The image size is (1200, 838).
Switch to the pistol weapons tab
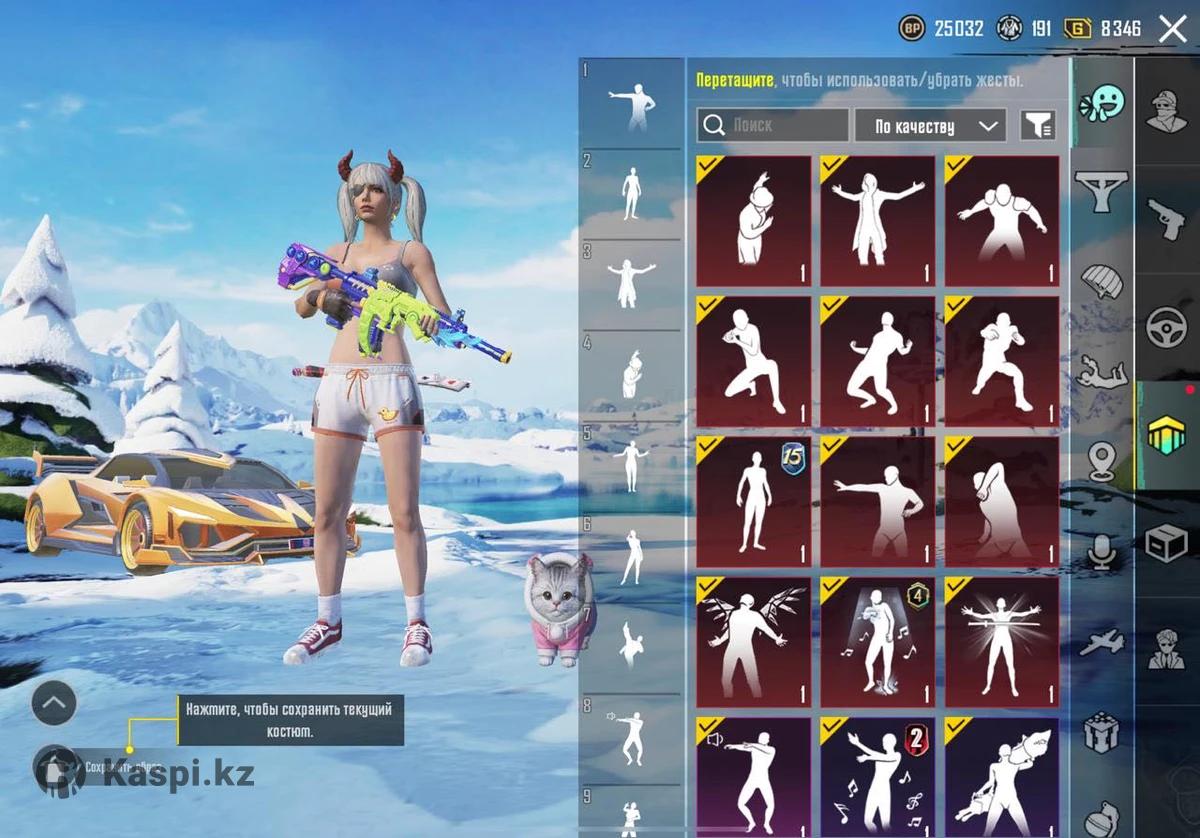point(1166,218)
